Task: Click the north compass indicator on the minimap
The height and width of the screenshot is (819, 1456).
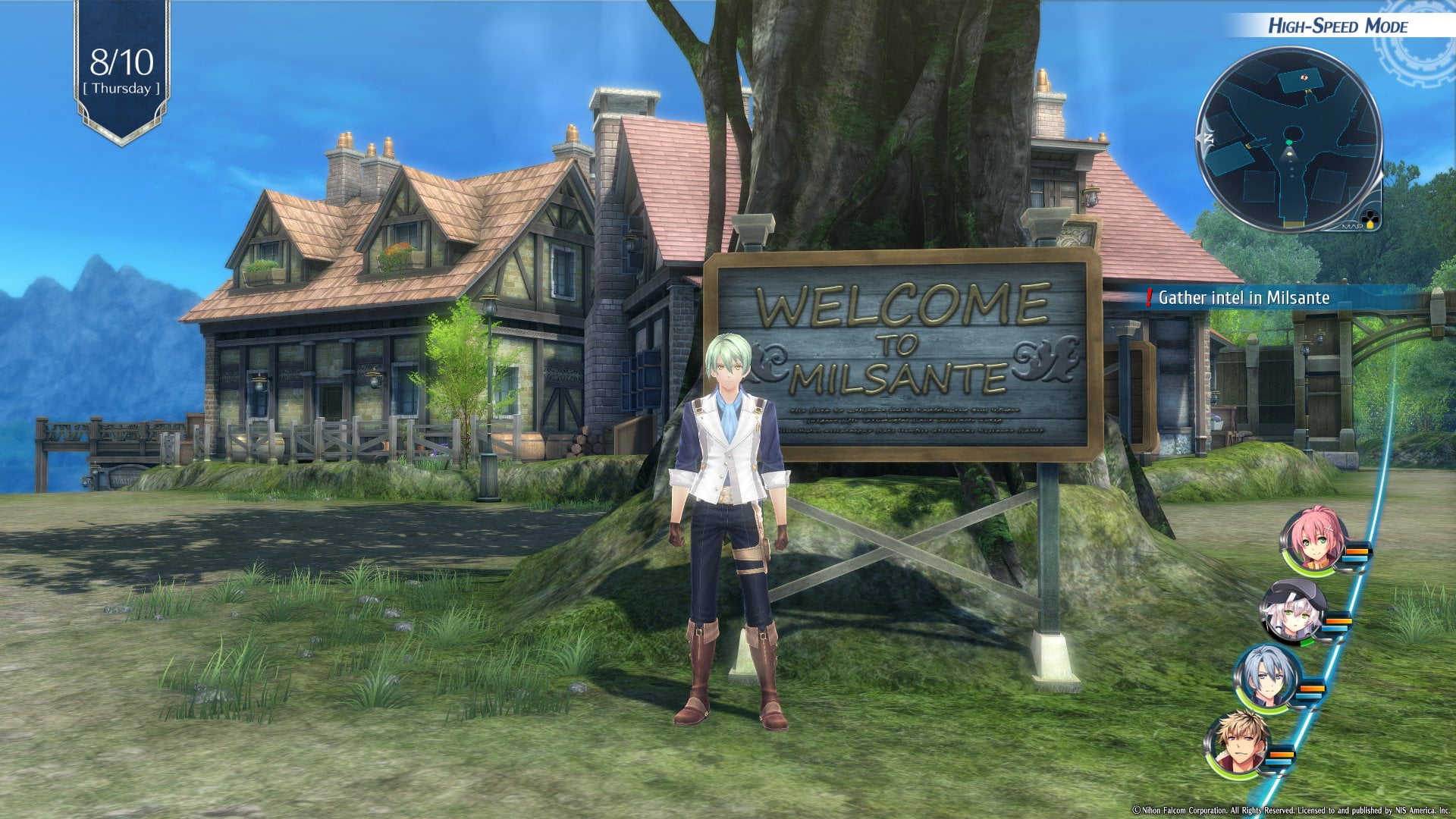Action: tap(1208, 138)
